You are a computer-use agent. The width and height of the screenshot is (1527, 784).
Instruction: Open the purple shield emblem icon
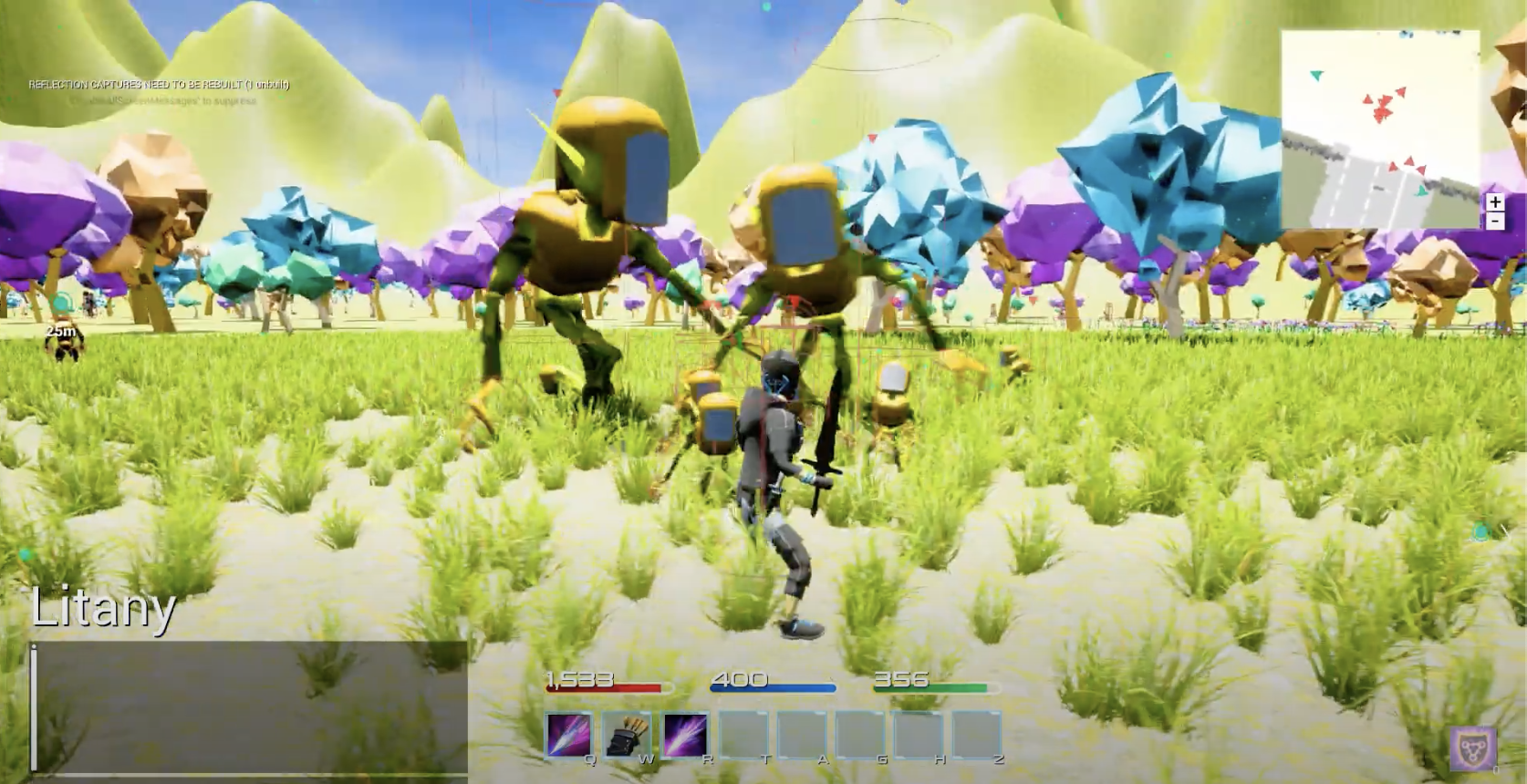point(1472,748)
